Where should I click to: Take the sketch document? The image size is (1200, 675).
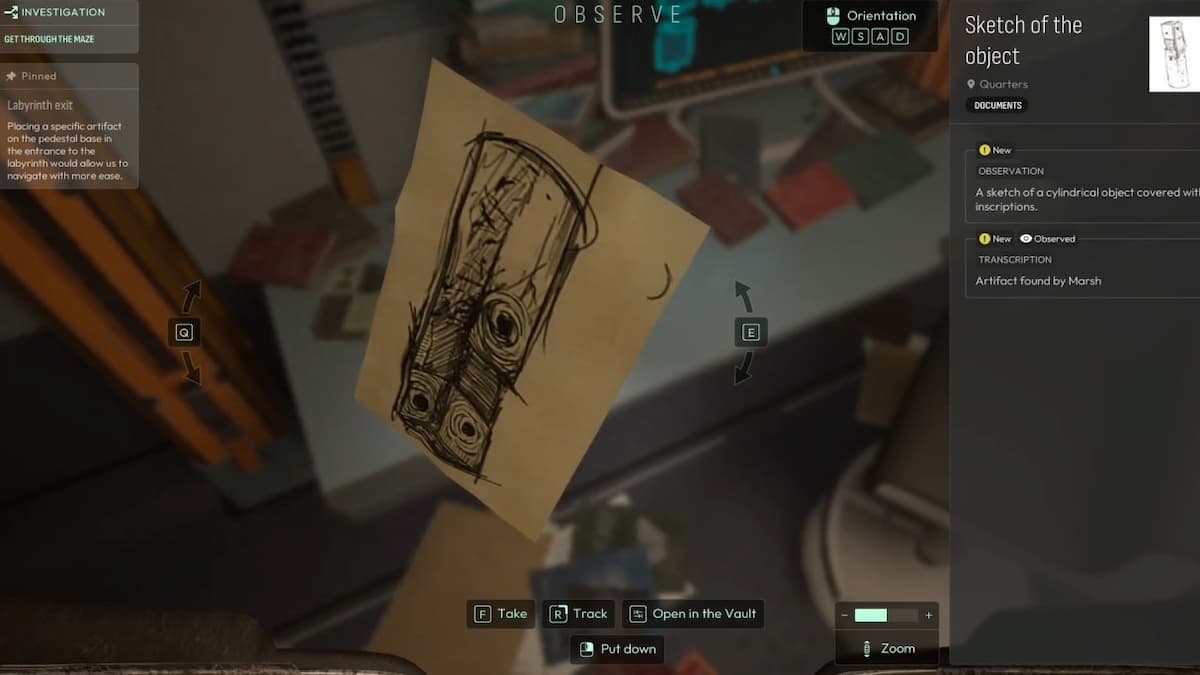coord(500,614)
